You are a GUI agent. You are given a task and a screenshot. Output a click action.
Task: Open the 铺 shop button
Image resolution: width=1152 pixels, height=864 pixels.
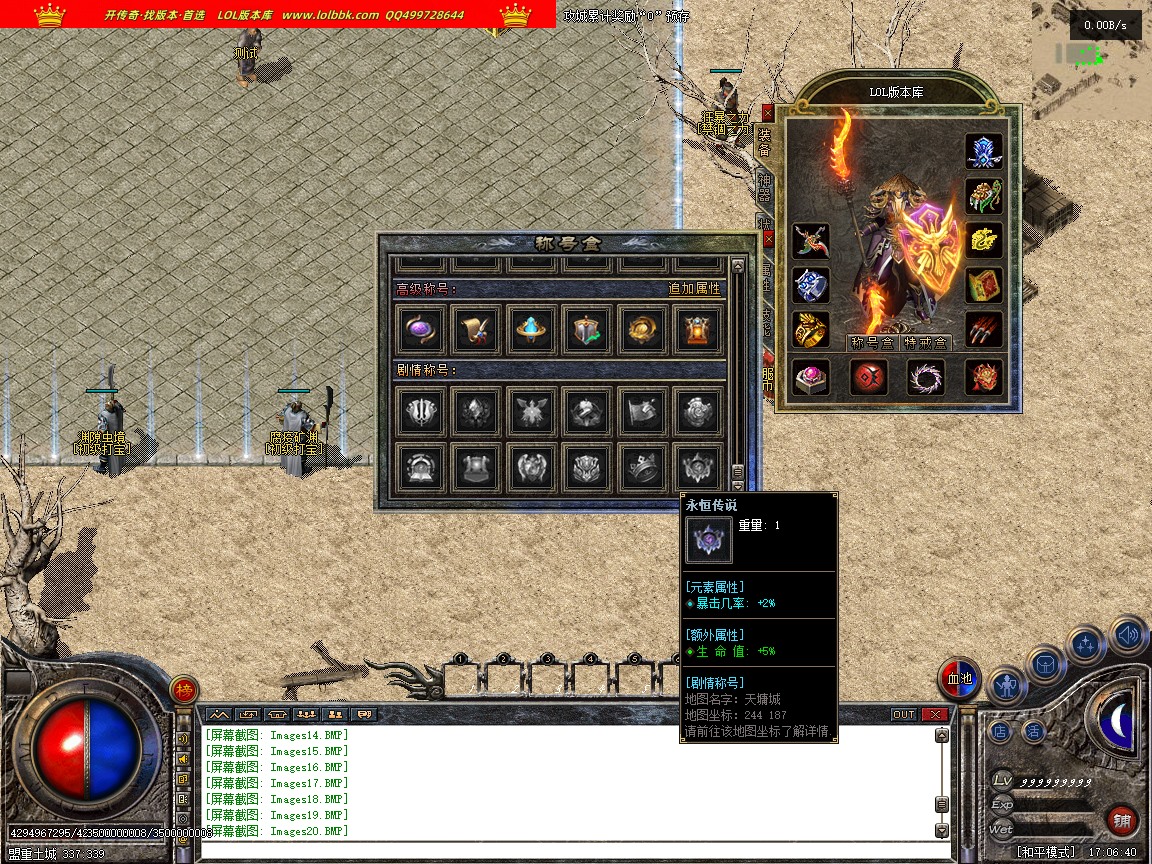(1122, 821)
